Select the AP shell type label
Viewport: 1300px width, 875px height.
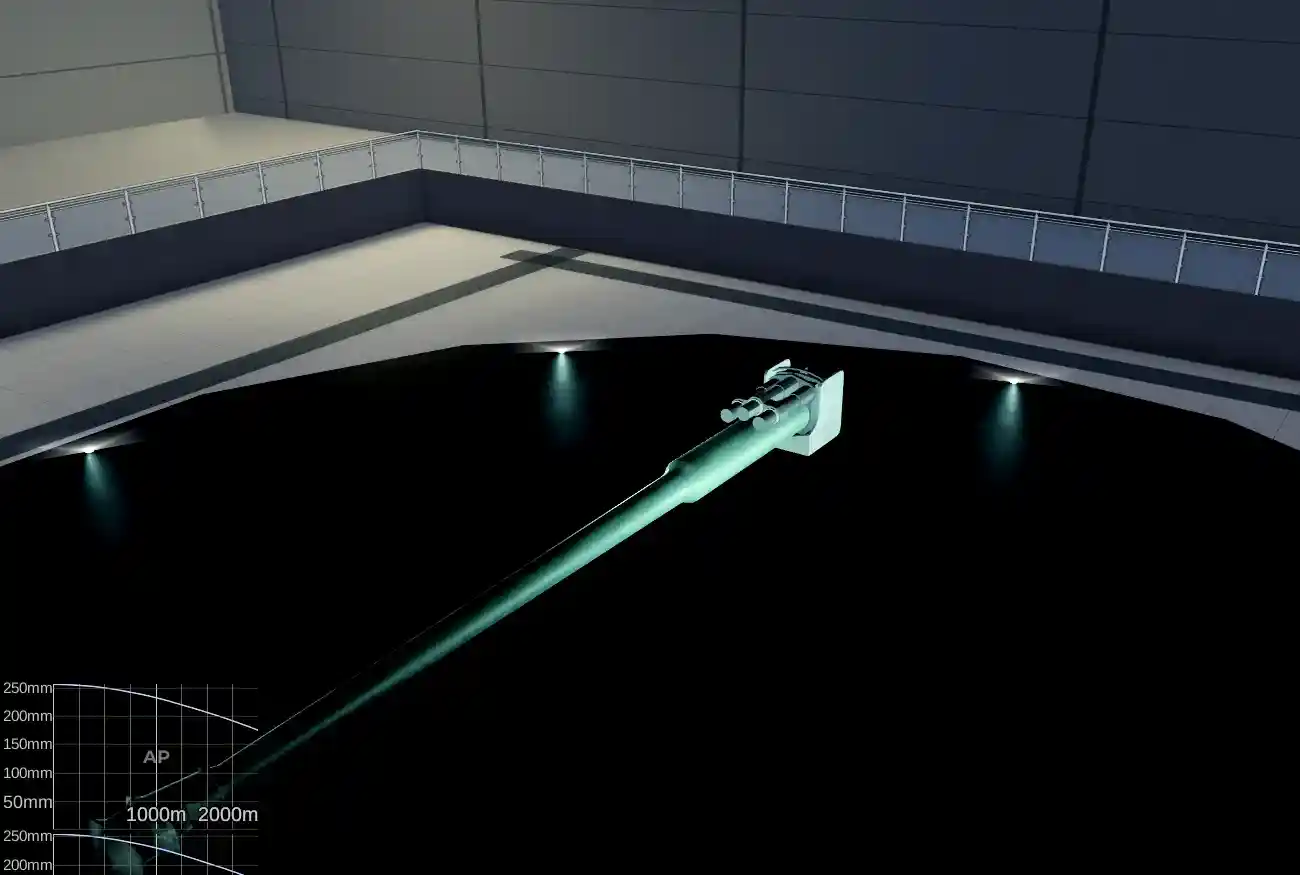point(155,757)
